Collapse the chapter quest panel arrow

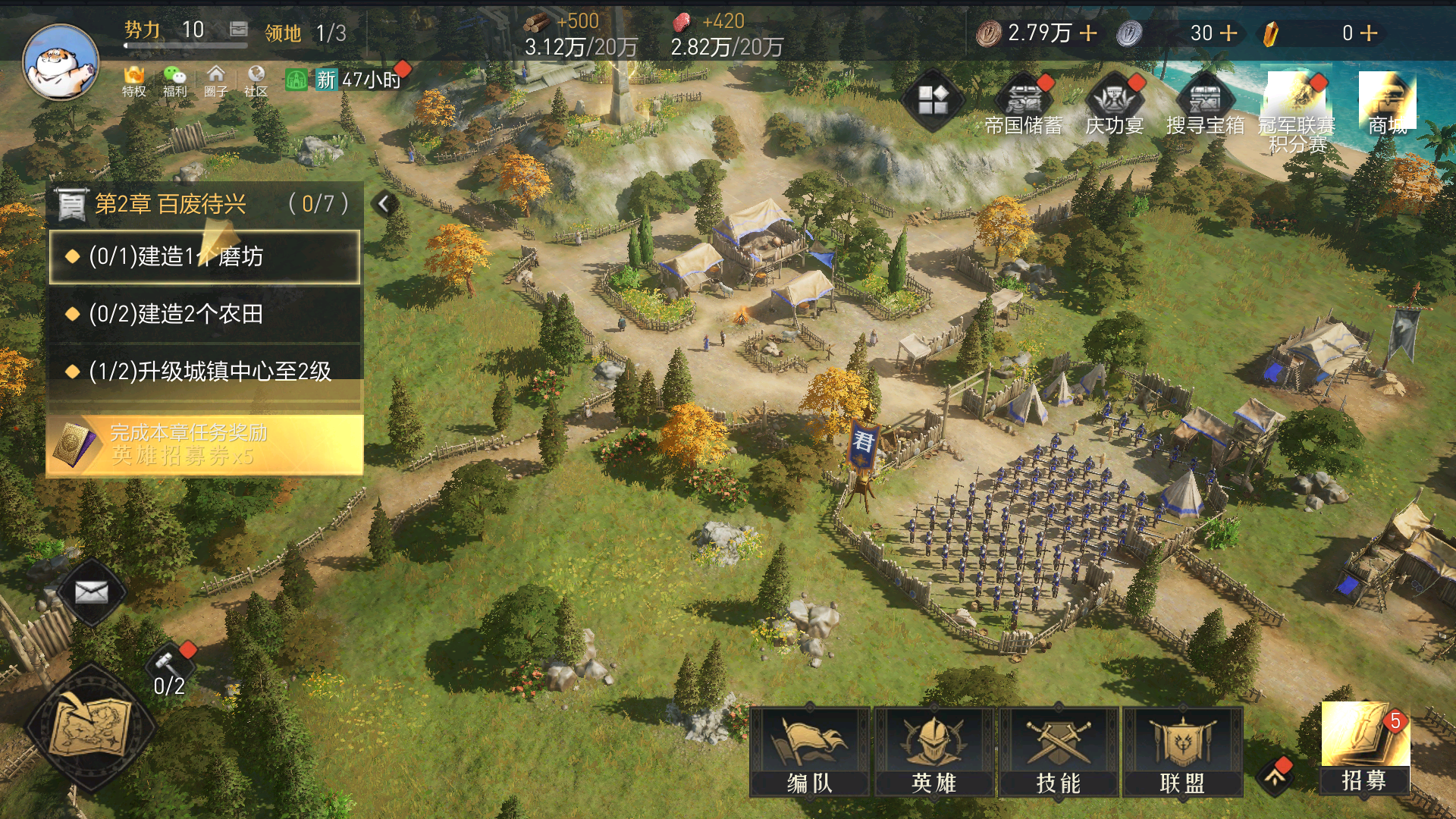[x=384, y=203]
